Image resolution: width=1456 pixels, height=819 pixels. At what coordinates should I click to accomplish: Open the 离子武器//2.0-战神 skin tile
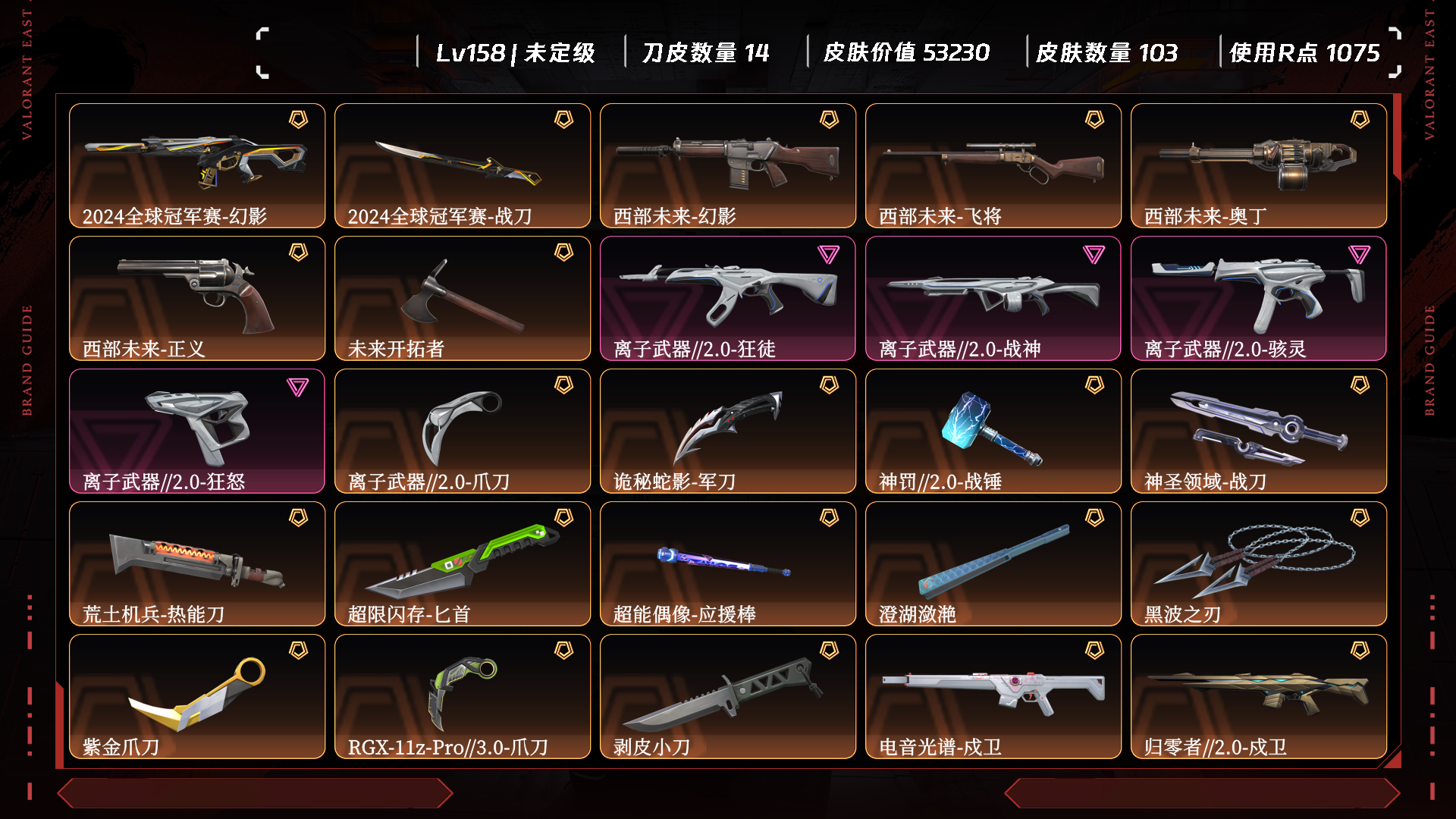[x=993, y=298]
